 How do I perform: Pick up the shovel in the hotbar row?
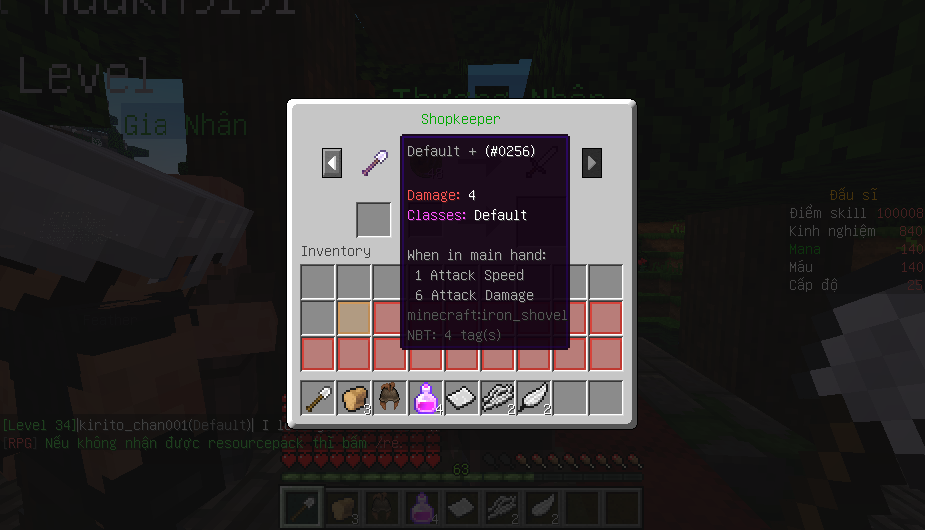319,398
